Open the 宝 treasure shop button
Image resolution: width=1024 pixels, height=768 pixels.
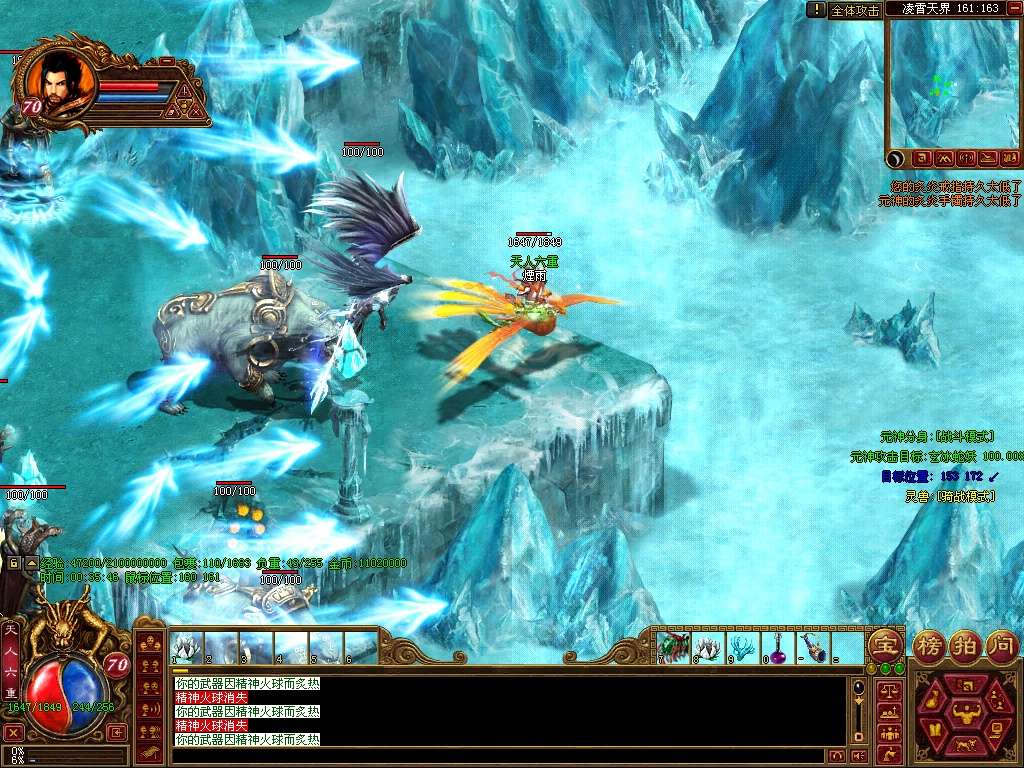pyautogui.click(x=883, y=644)
